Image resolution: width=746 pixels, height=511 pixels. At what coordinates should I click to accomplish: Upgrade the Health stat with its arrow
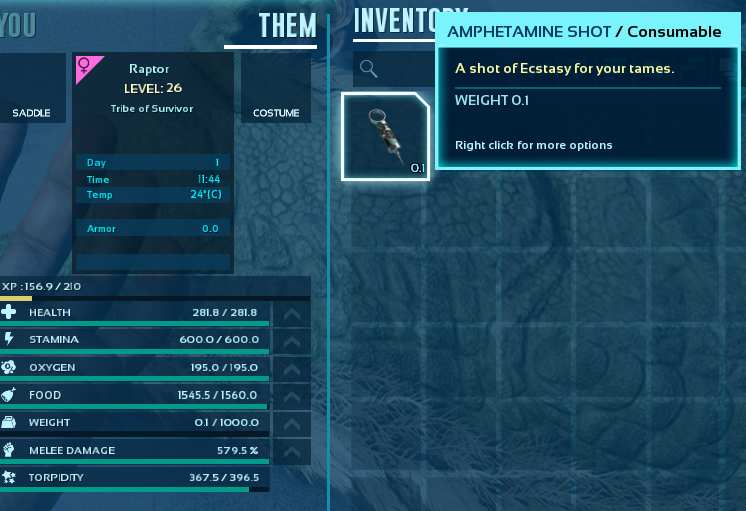point(290,314)
